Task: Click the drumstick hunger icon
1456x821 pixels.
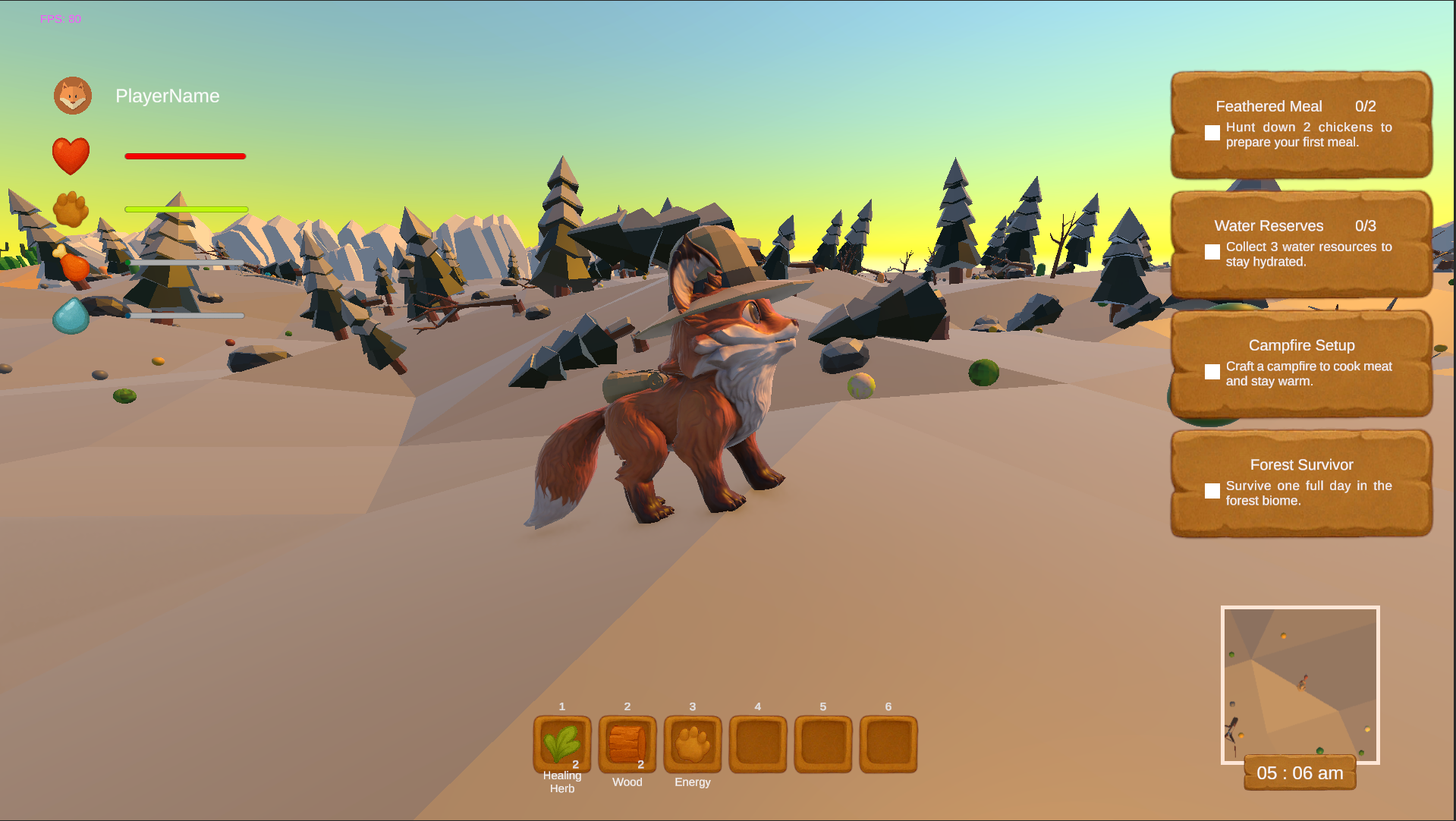Action: (71, 263)
